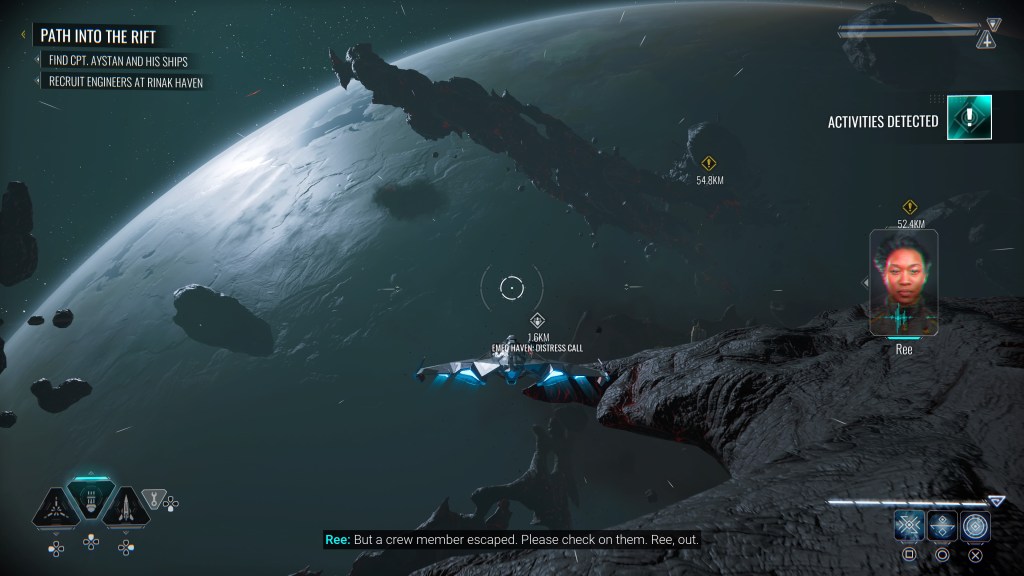Activate the crossed-arrows ability icon
The image size is (1024, 576).
click(x=909, y=526)
